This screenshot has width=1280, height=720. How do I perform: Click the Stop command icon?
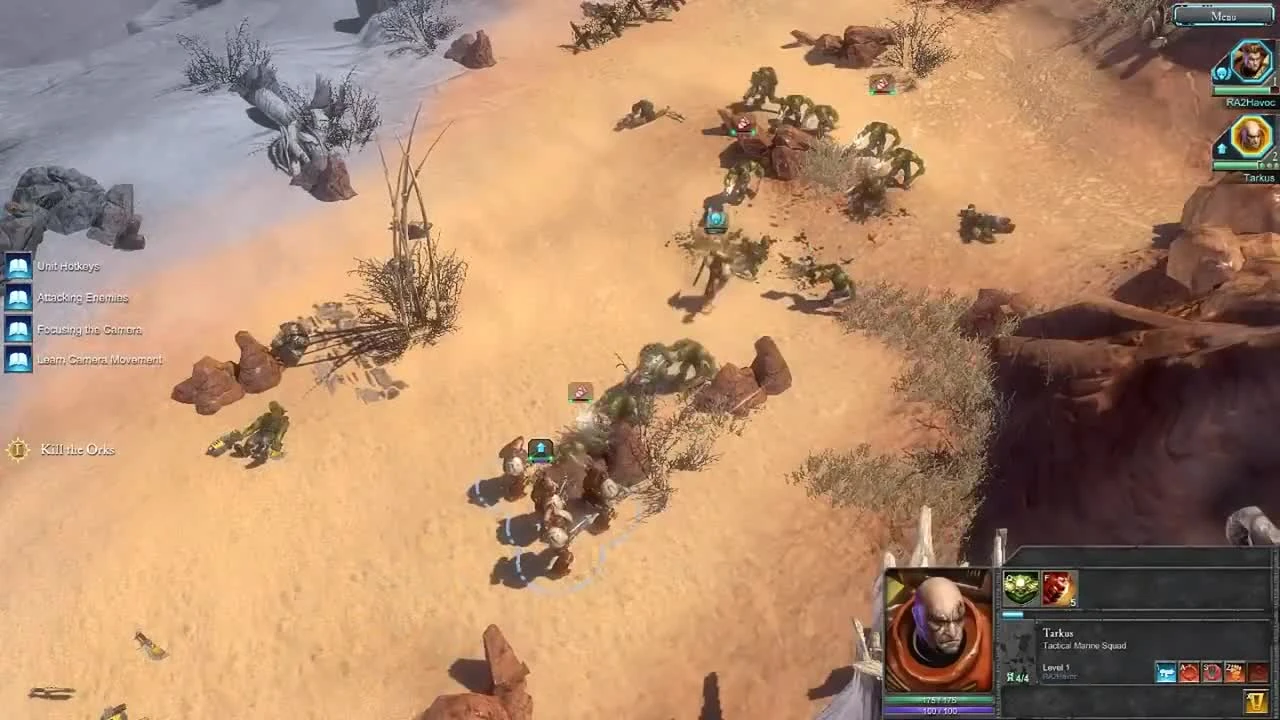pos(1211,671)
